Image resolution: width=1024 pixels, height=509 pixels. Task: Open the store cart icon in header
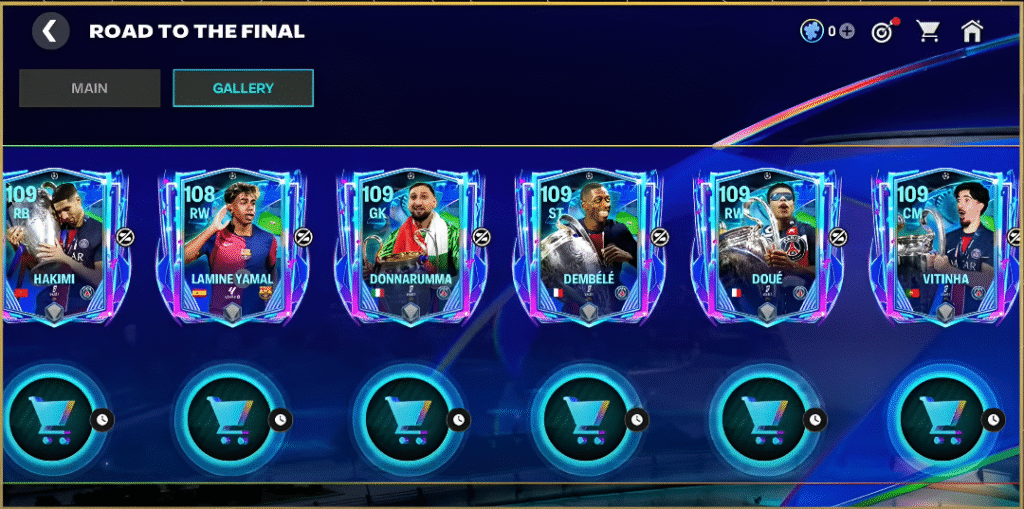[929, 32]
